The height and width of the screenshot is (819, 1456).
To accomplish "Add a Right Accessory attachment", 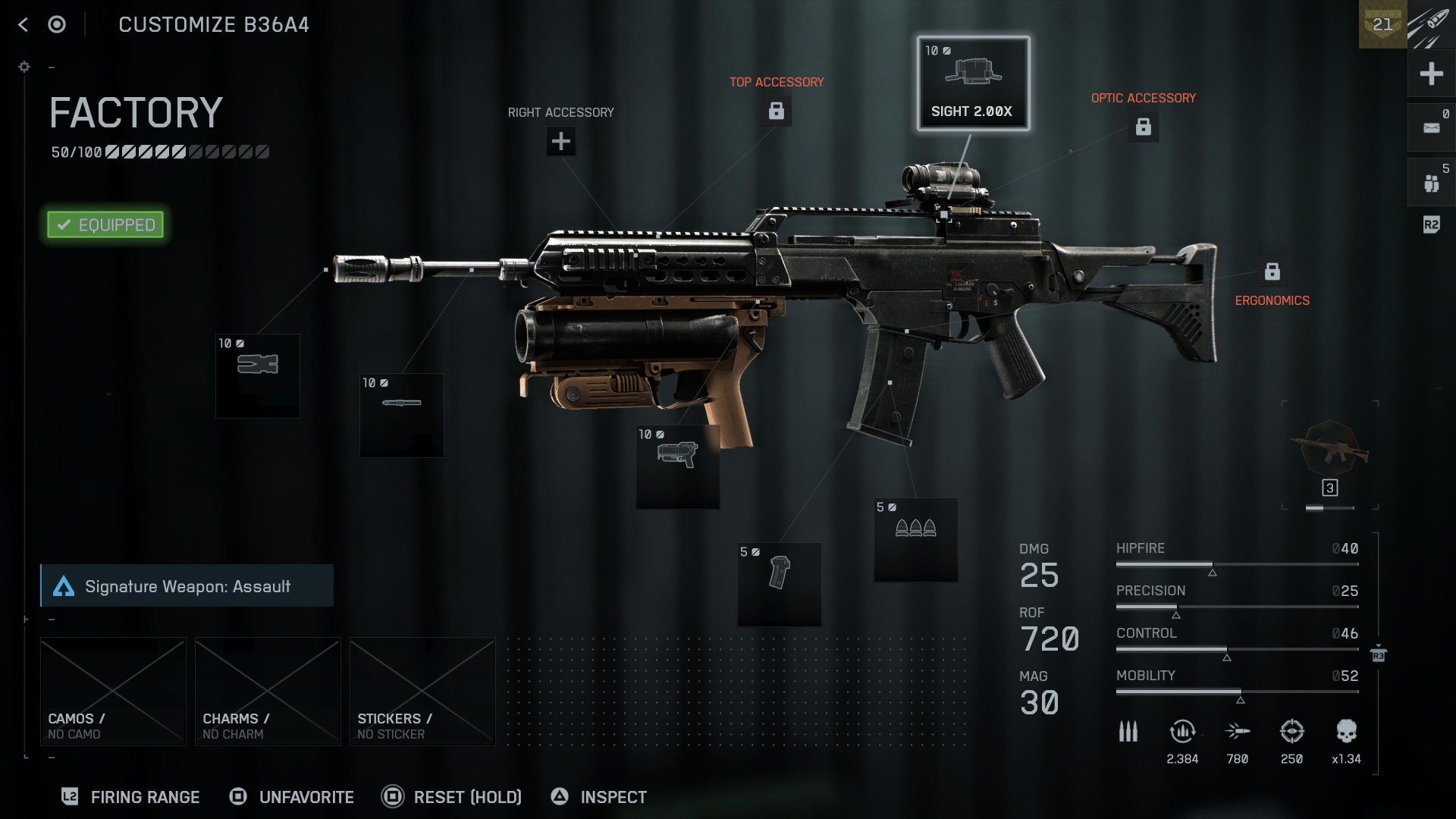I will pyautogui.click(x=560, y=141).
